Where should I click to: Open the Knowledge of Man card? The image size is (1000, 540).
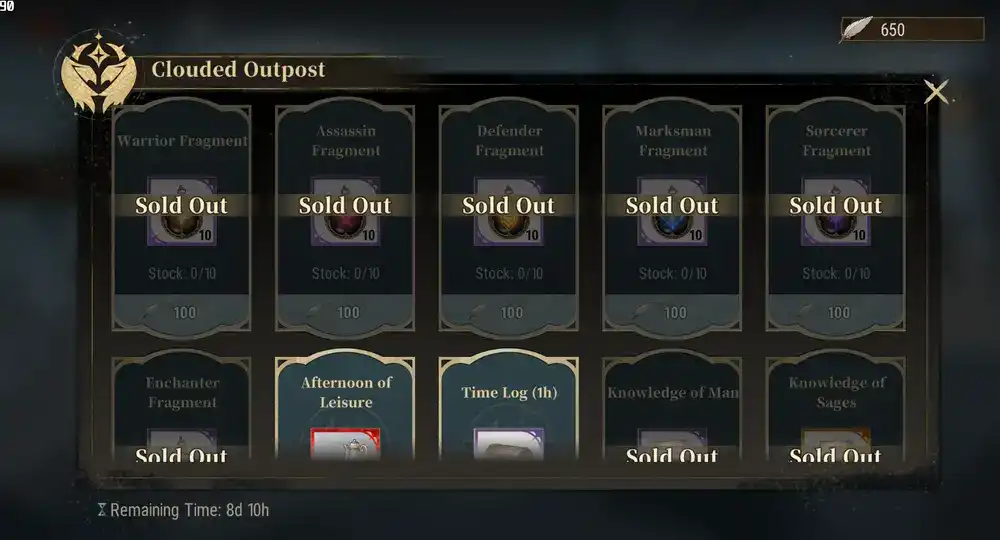672,410
